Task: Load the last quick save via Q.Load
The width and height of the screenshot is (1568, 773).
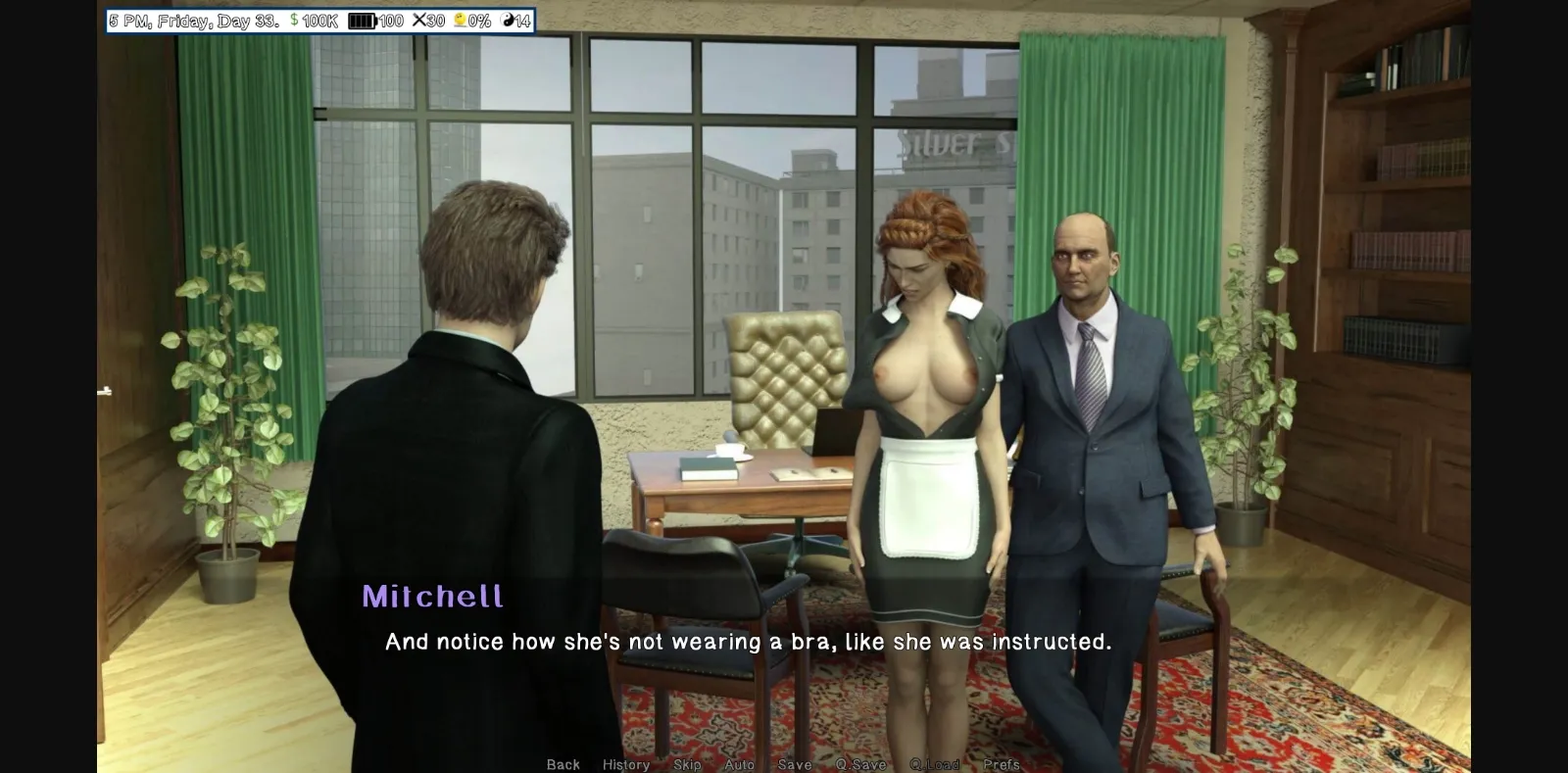Action: point(935,763)
